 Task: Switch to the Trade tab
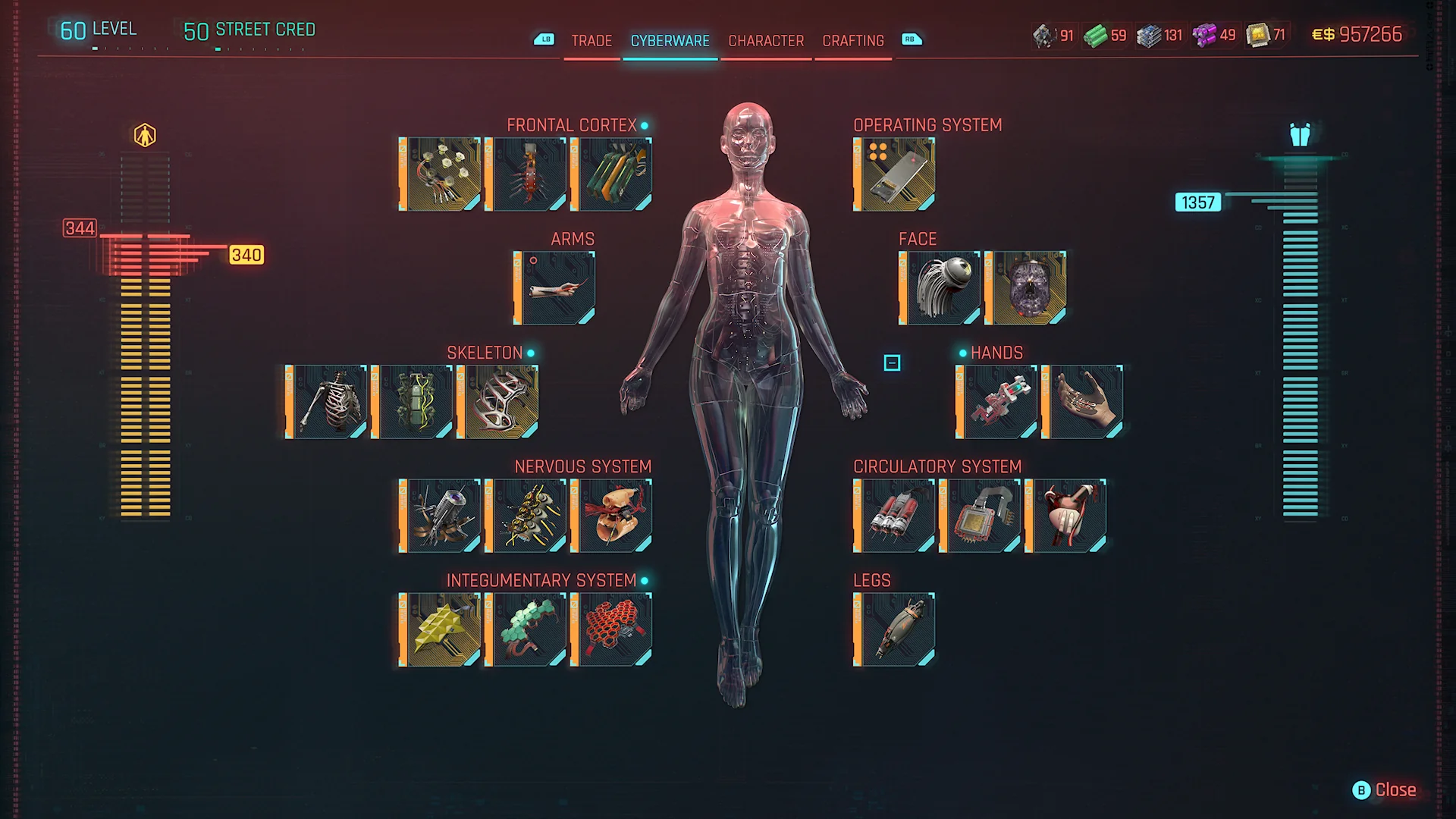tap(591, 41)
